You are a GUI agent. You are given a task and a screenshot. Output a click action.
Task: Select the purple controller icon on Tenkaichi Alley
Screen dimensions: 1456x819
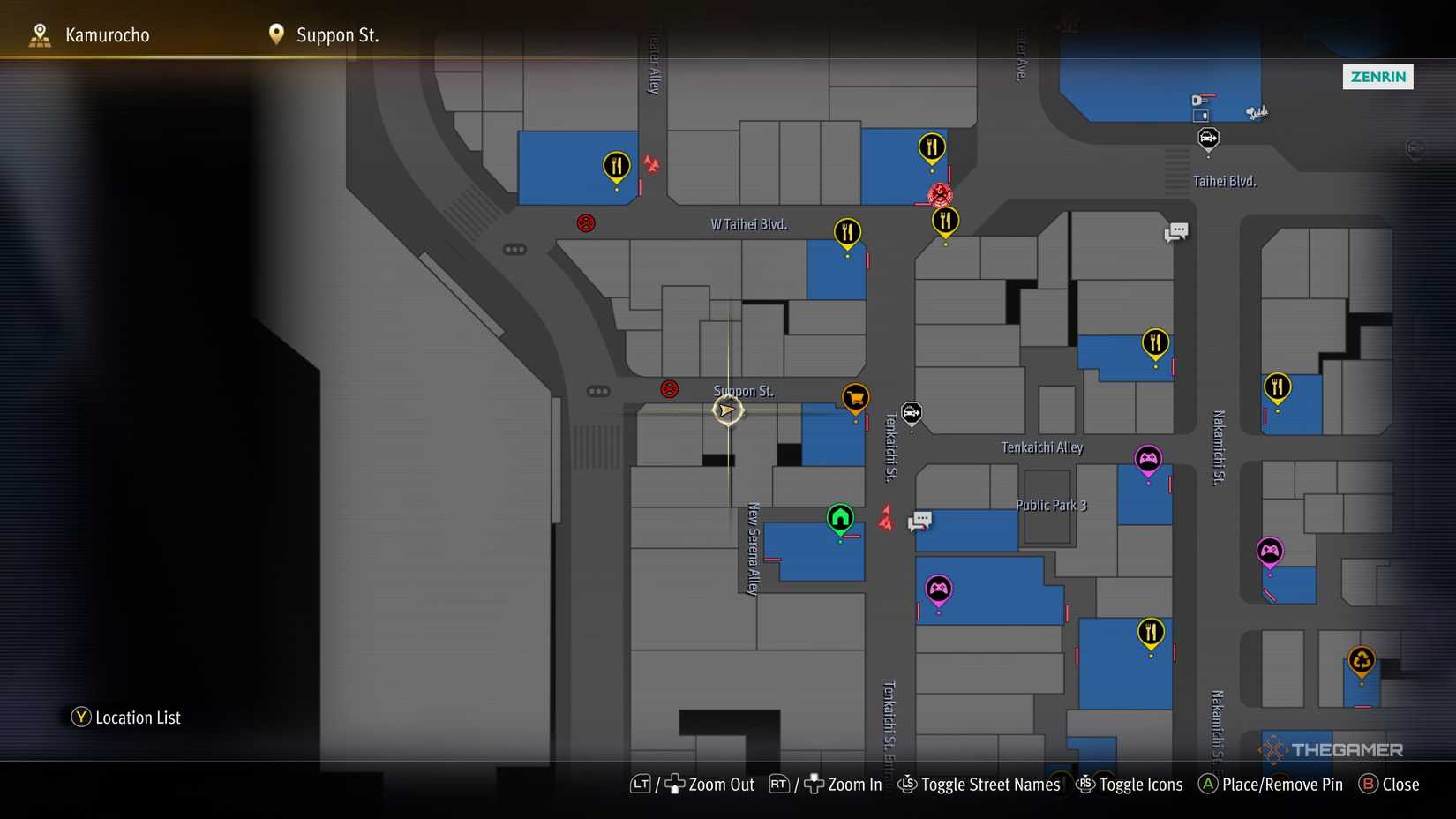tap(1148, 459)
